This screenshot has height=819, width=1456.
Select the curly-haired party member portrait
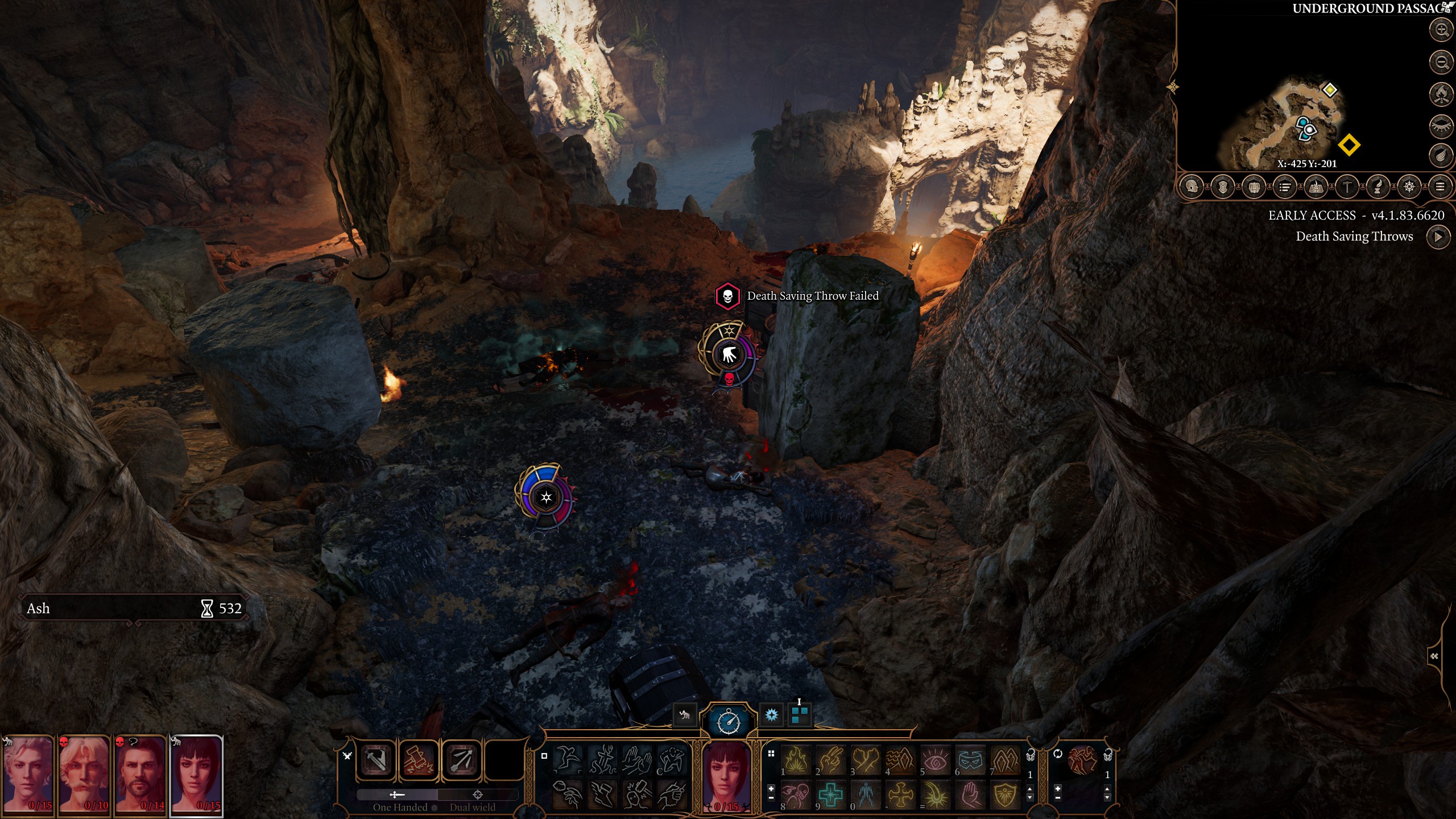(x=28, y=775)
